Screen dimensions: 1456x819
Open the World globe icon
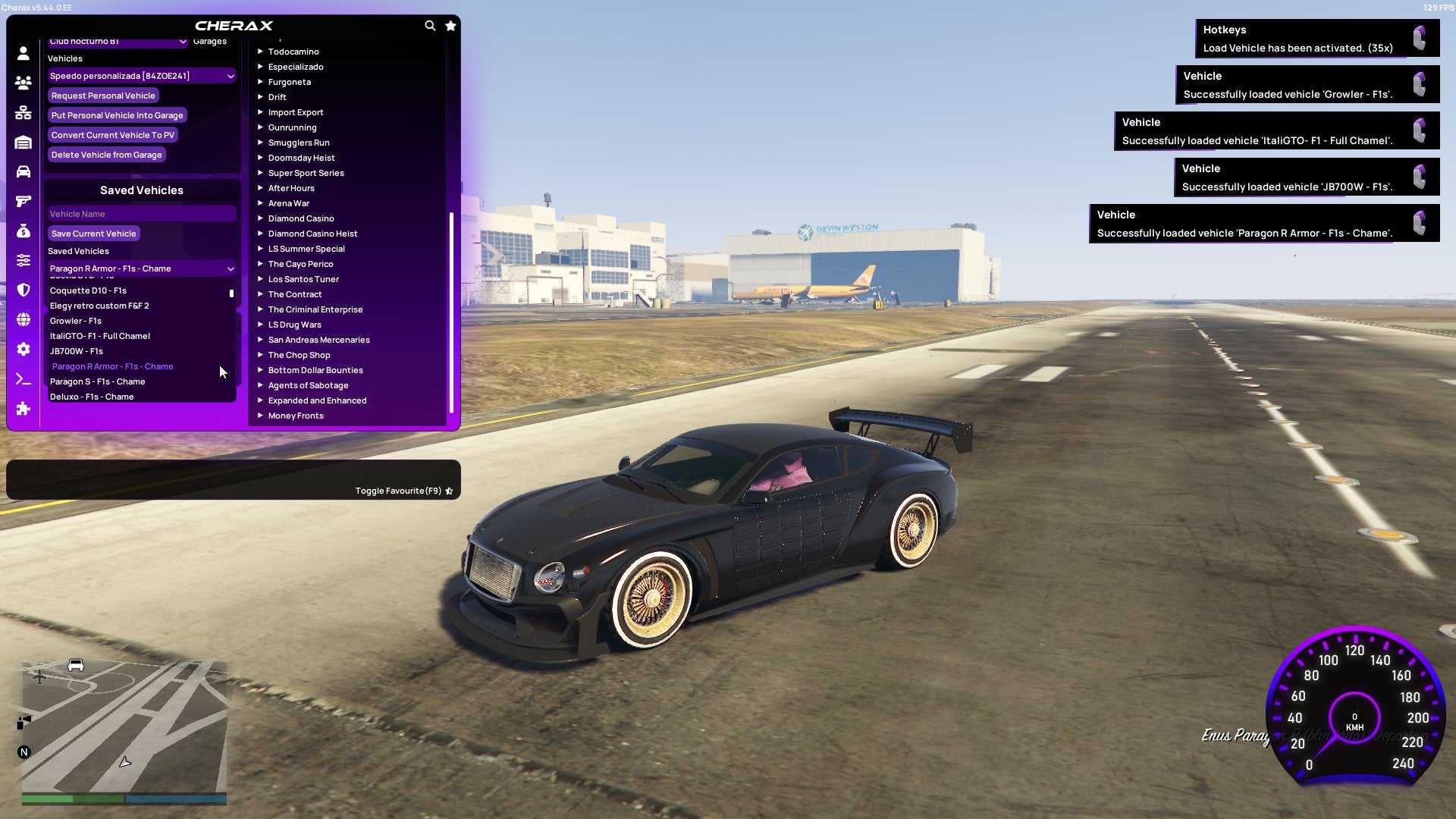coord(23,318)
